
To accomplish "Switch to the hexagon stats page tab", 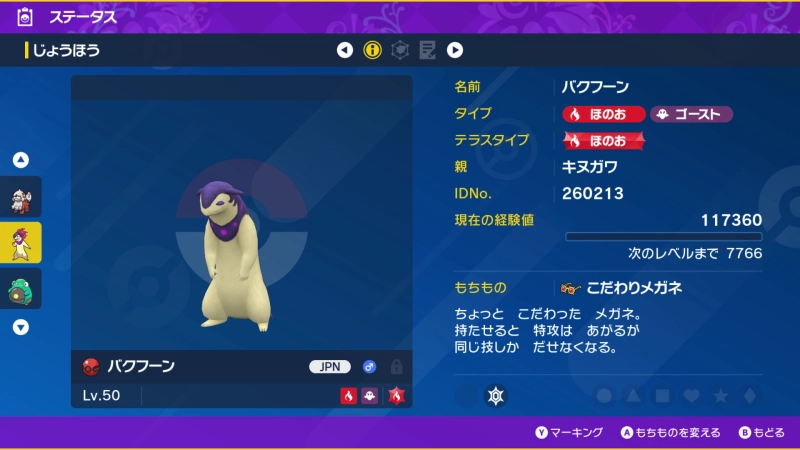I will 400,50.
